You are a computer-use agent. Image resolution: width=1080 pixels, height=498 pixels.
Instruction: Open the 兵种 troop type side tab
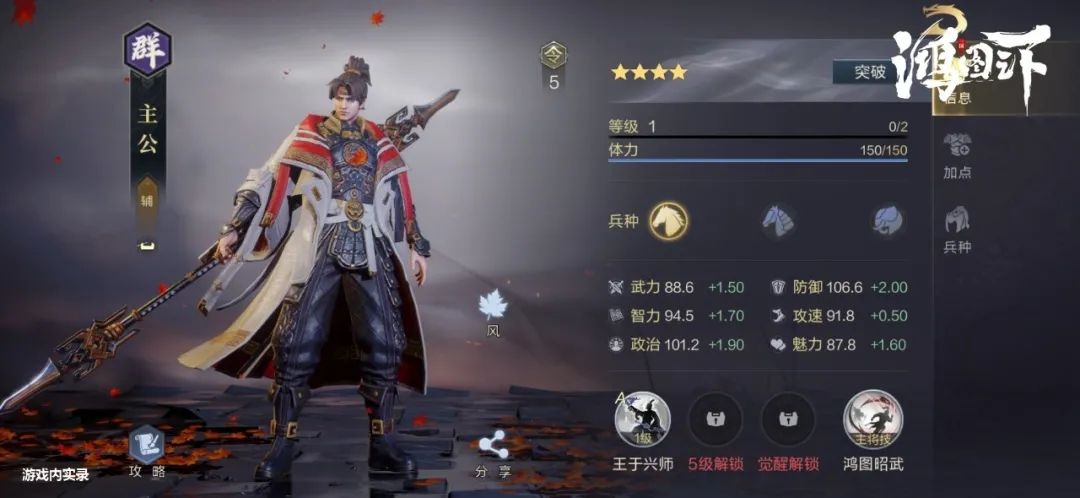click(x=957, y=229)
